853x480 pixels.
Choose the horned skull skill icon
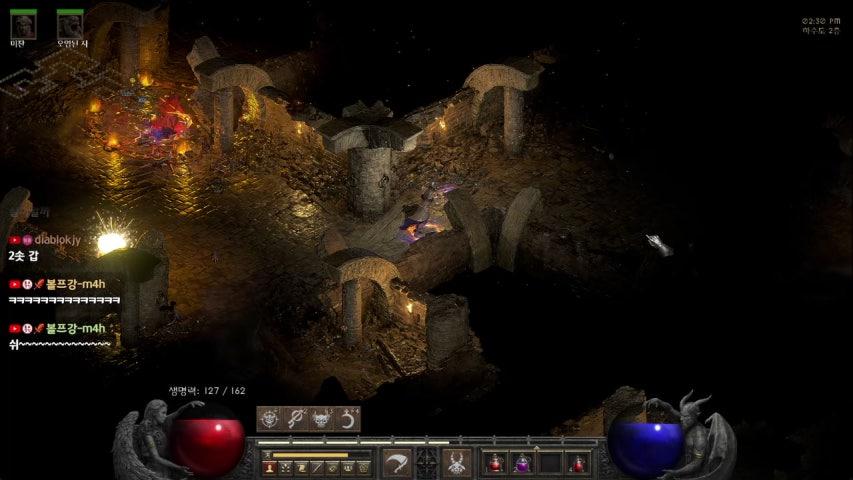[x=321, y=419]
